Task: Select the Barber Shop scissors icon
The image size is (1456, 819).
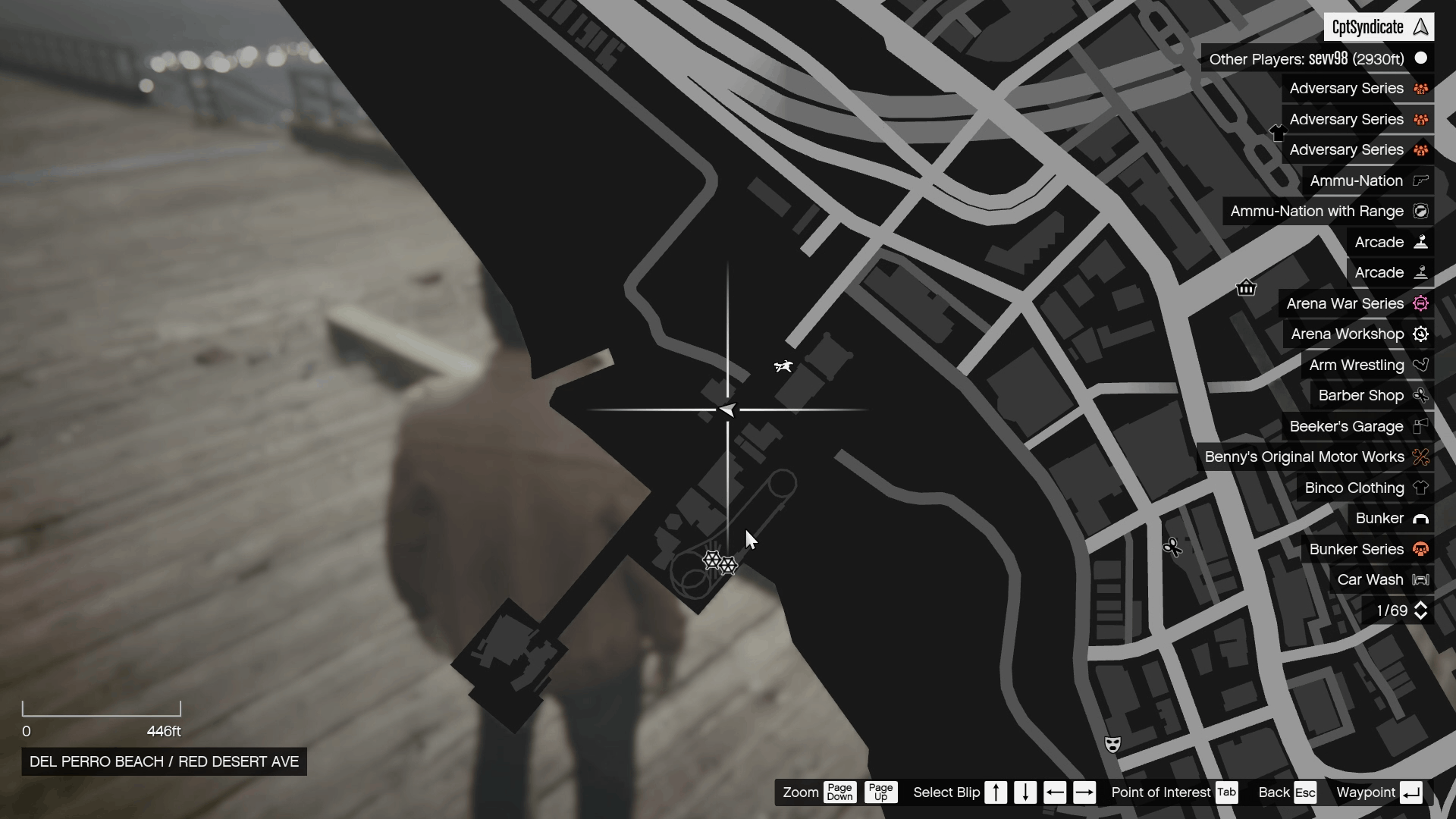Action: pyautogui.click(x=1421, y=395)
